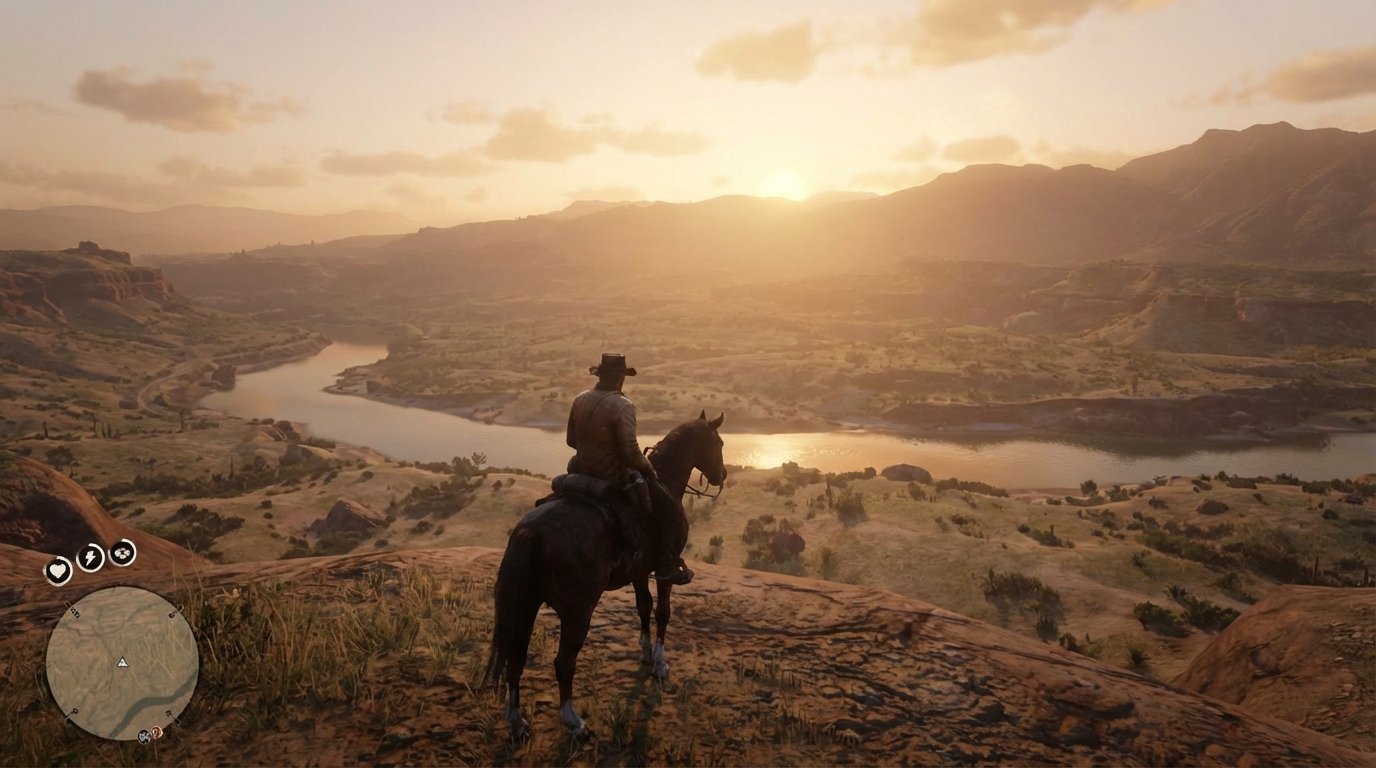Click the Dead Eye core icon
The height and width of the screenshot is (768, 1376).
[121, 554]
